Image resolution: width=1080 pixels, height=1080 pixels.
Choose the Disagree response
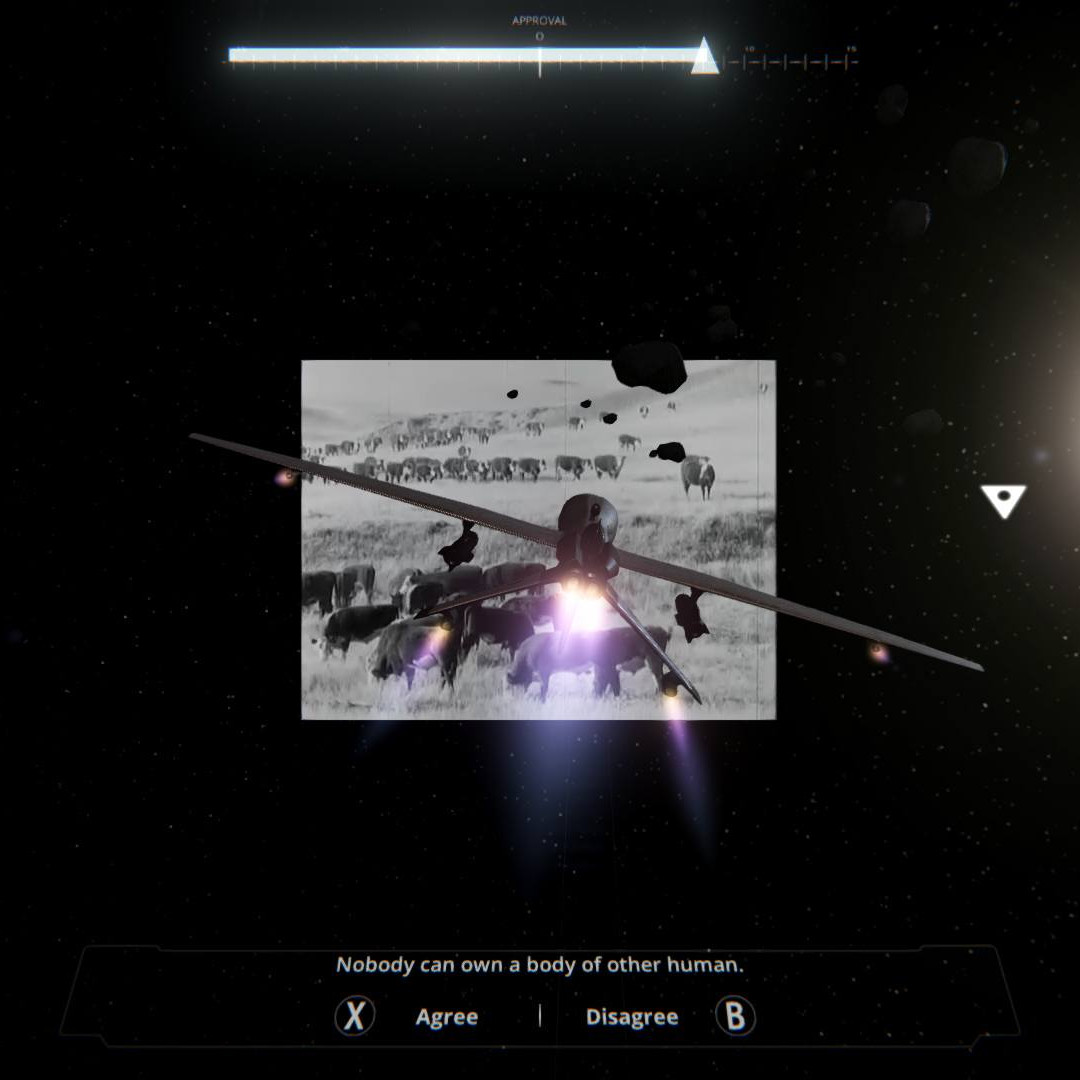click(632, 1017)
